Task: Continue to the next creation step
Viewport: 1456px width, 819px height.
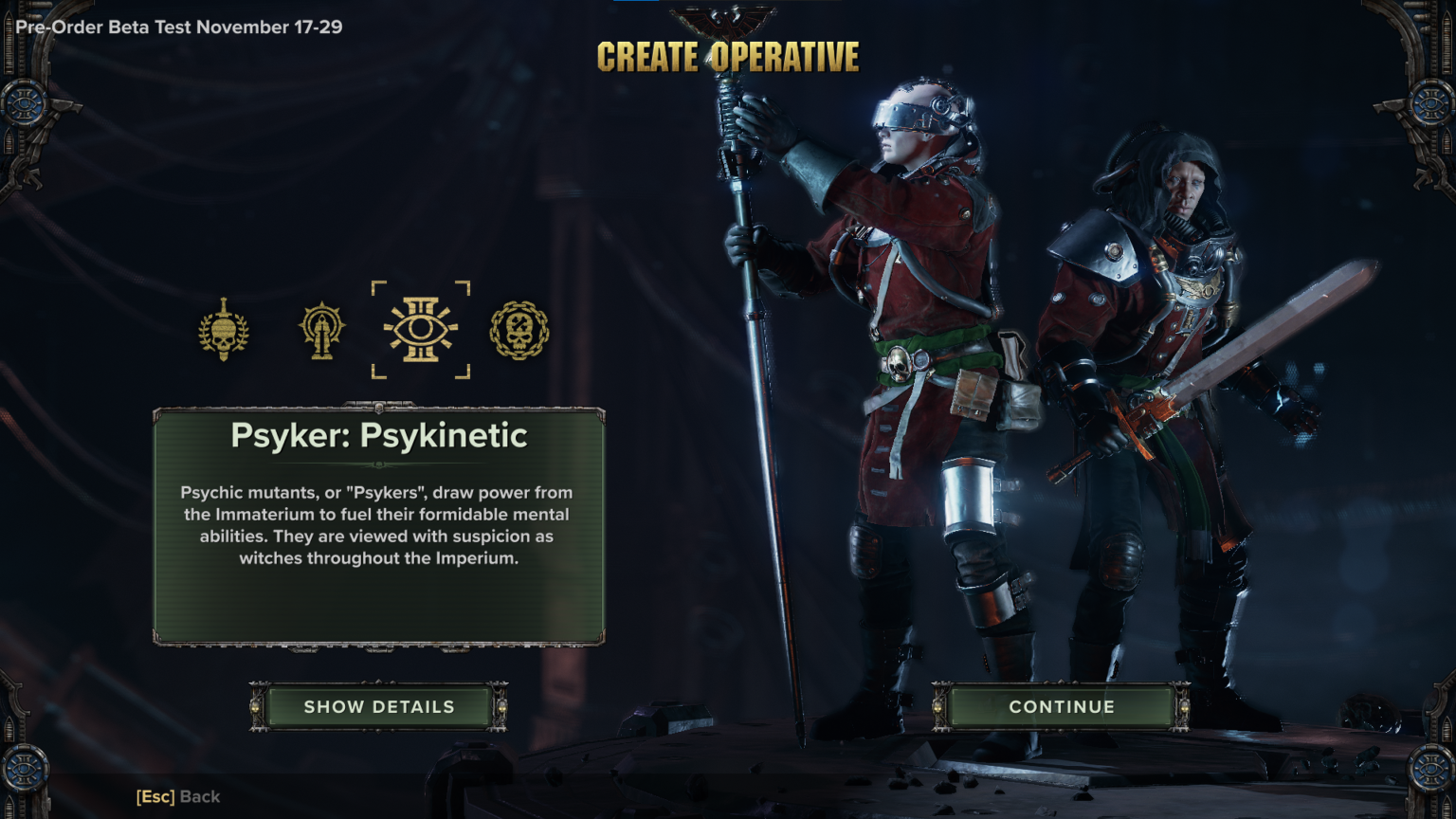Action: point(1061,707)
